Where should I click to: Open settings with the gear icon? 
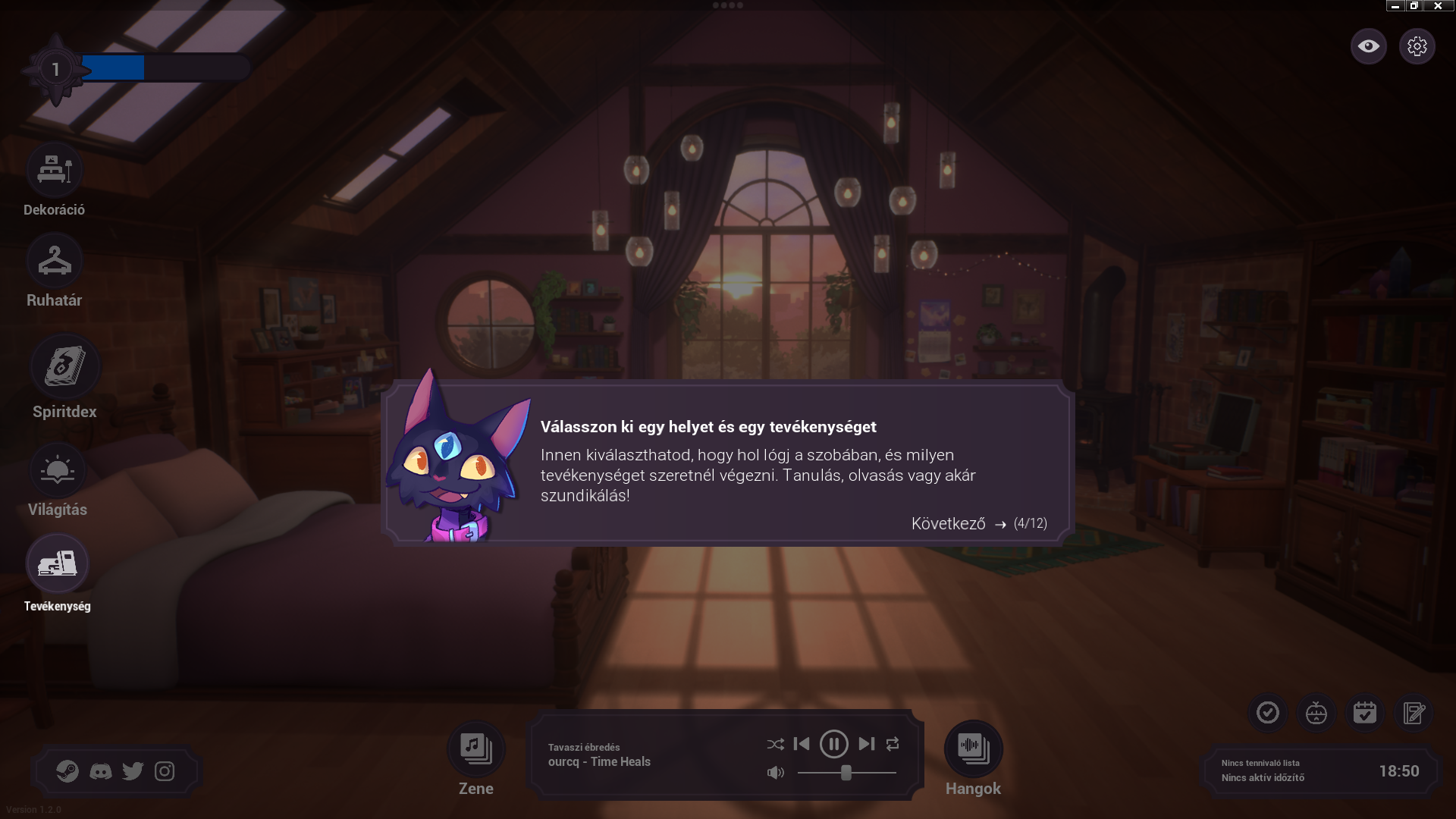pos(1417,46)
